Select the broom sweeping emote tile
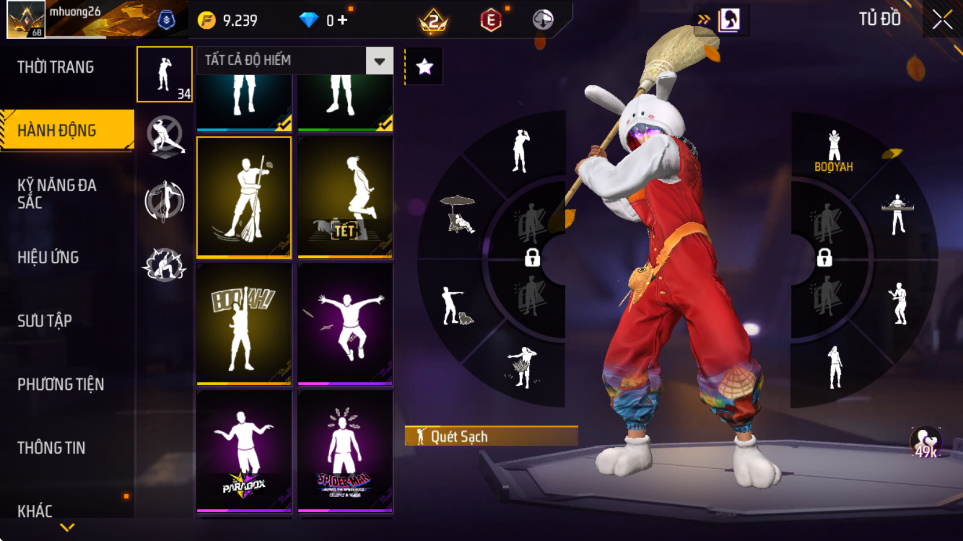This screenshot has height=541, width=963. 244,197
